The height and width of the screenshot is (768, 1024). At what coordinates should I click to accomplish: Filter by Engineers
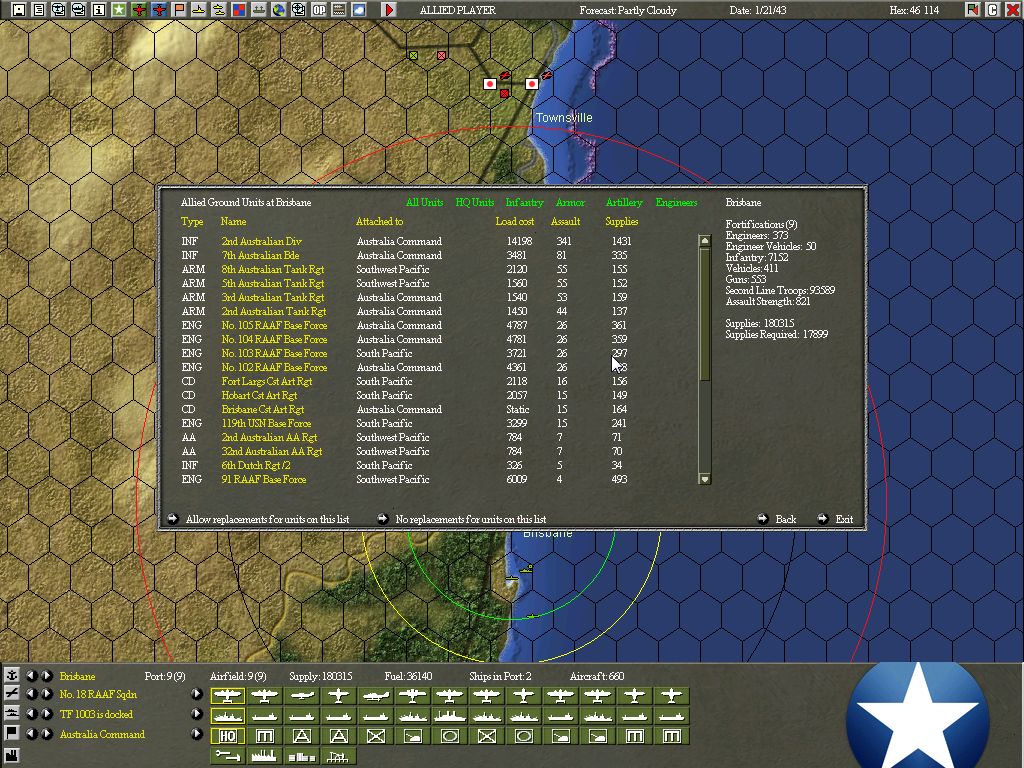[676, 203]
